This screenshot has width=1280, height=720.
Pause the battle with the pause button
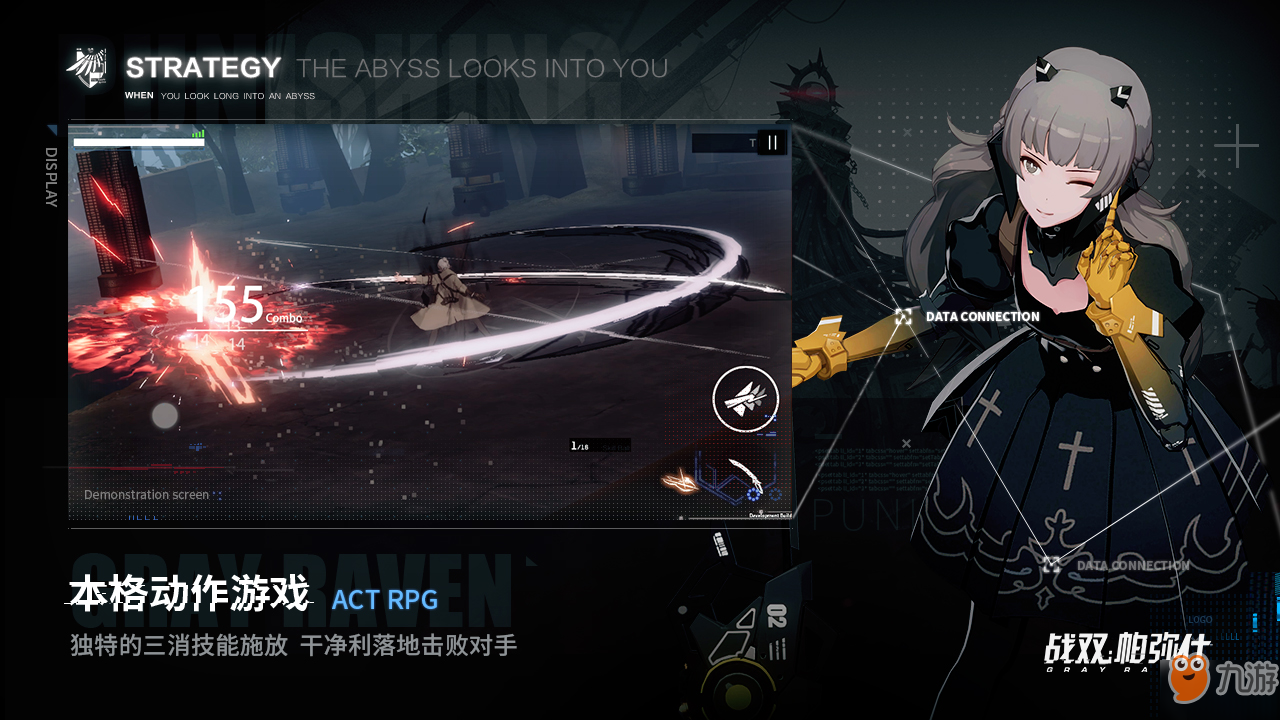tap(772, 143)
